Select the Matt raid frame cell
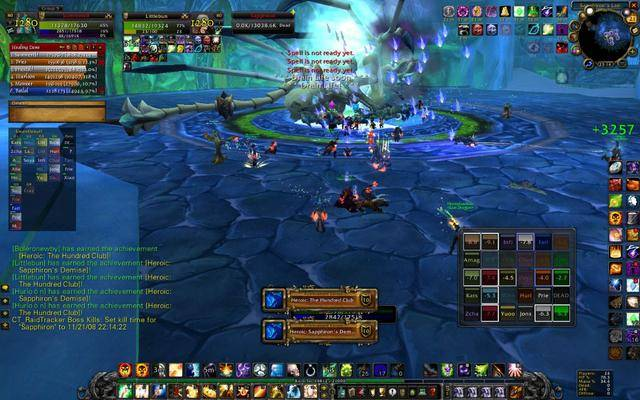The image size is (640, 400). [x=525, y=296]
